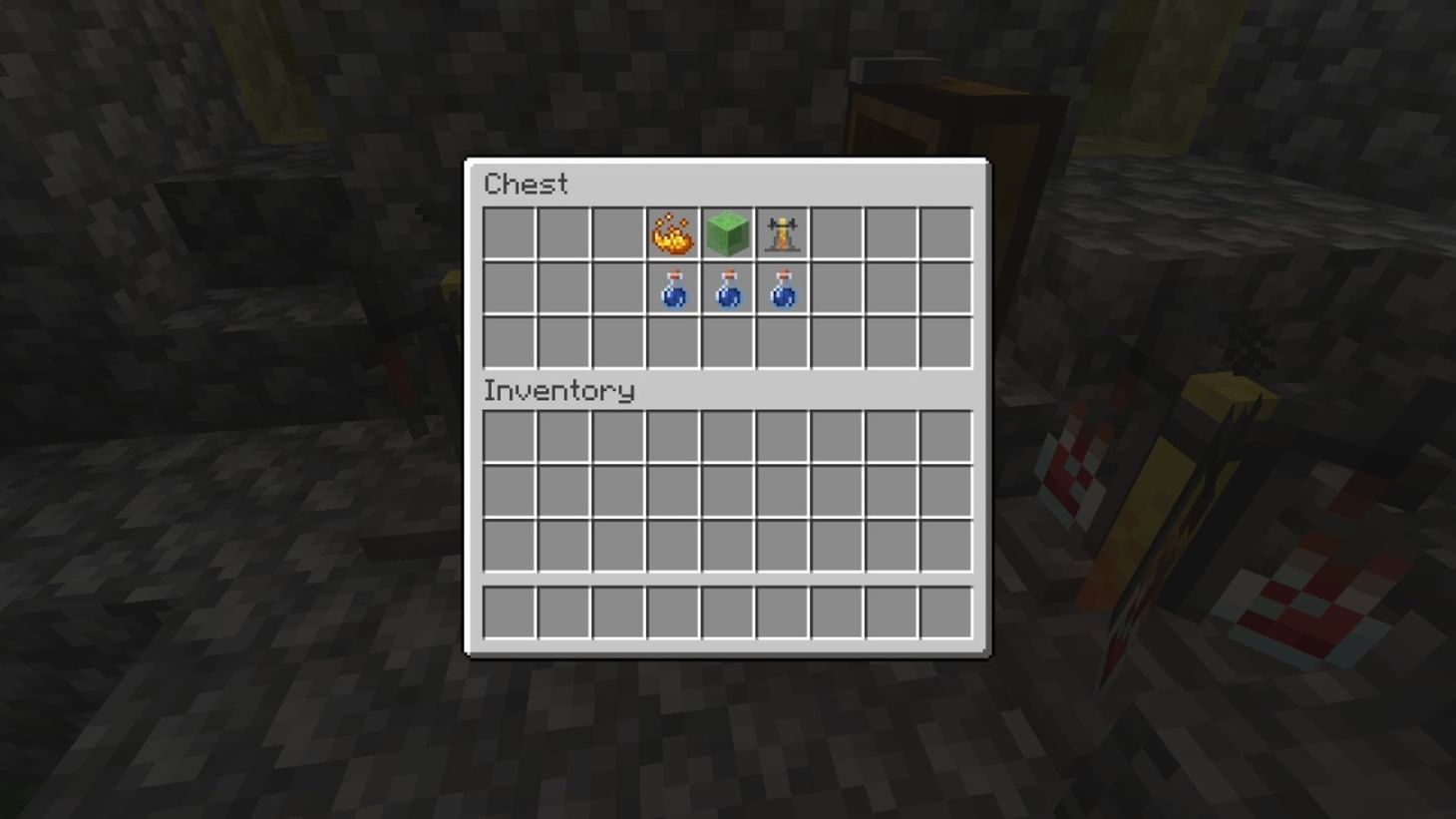Select the brewing stand in the chest
The height and width of the screenshot is (819, 1456).
(782, 232)
